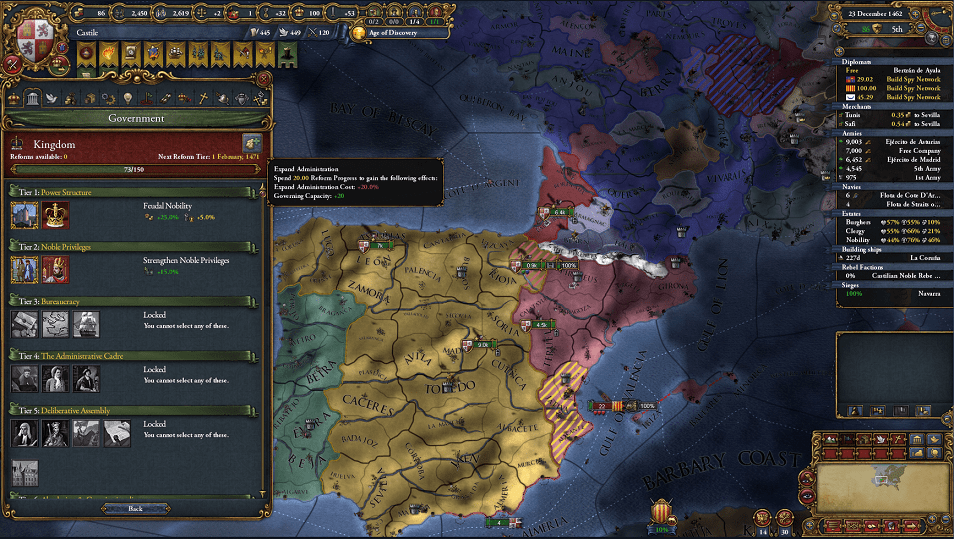This screenshot has height=539, width=954.
Task: Close the country panel with red X
Action: point(263,79)
